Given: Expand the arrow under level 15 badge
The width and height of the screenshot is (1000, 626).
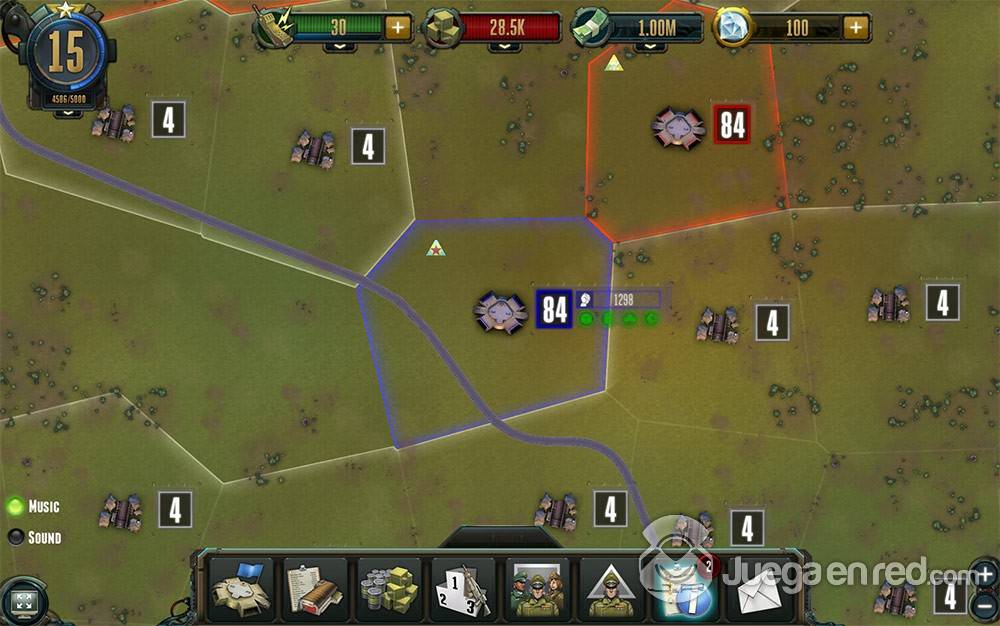Looking at the screenshot, I should (x=68, y=114).
